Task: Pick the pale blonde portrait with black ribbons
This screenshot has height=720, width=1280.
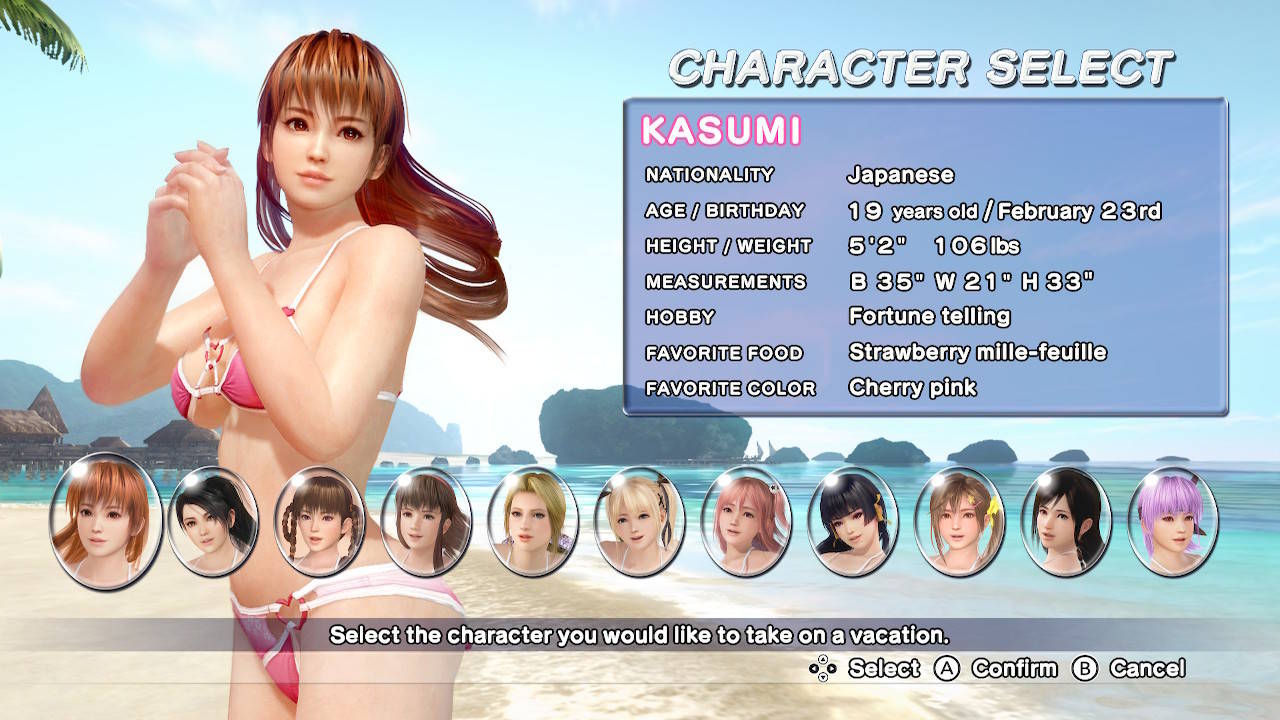Action: point(640,522)
